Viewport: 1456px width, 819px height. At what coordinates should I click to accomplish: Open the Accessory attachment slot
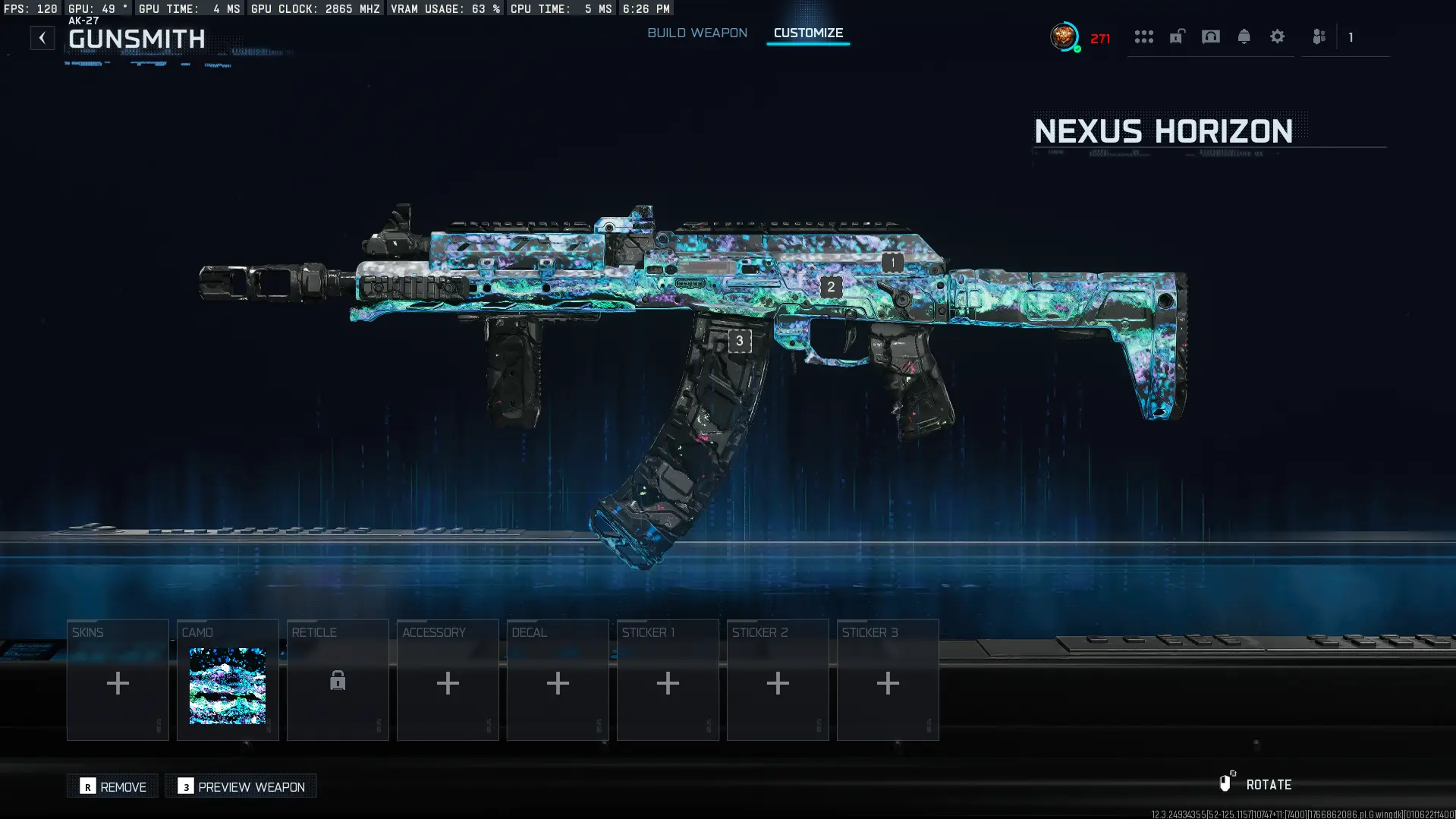coord(448,682)
